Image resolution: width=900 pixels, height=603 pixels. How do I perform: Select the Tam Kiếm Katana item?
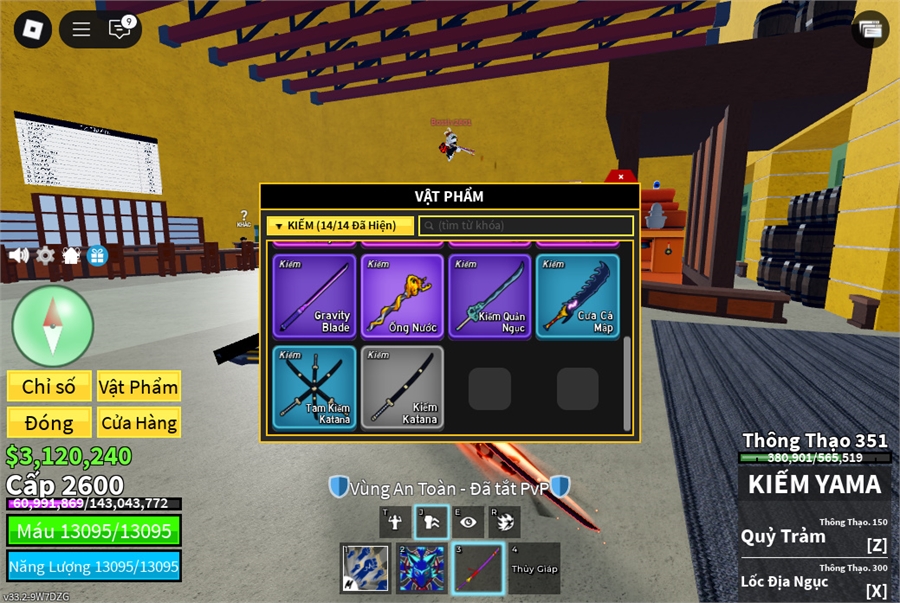click(x=314, y=387)
